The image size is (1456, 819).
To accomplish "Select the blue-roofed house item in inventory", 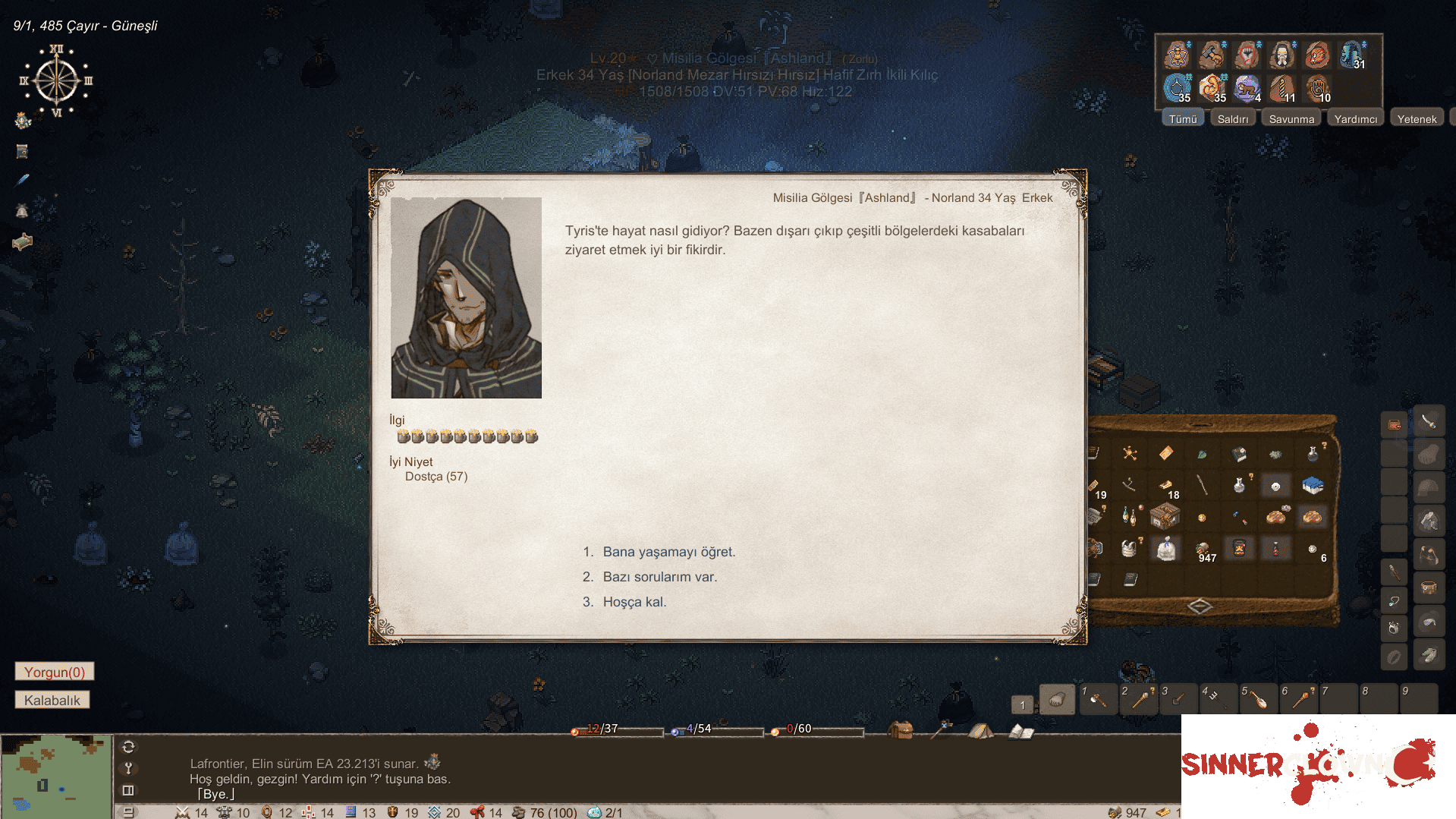I will click(x=1312, y=485).
